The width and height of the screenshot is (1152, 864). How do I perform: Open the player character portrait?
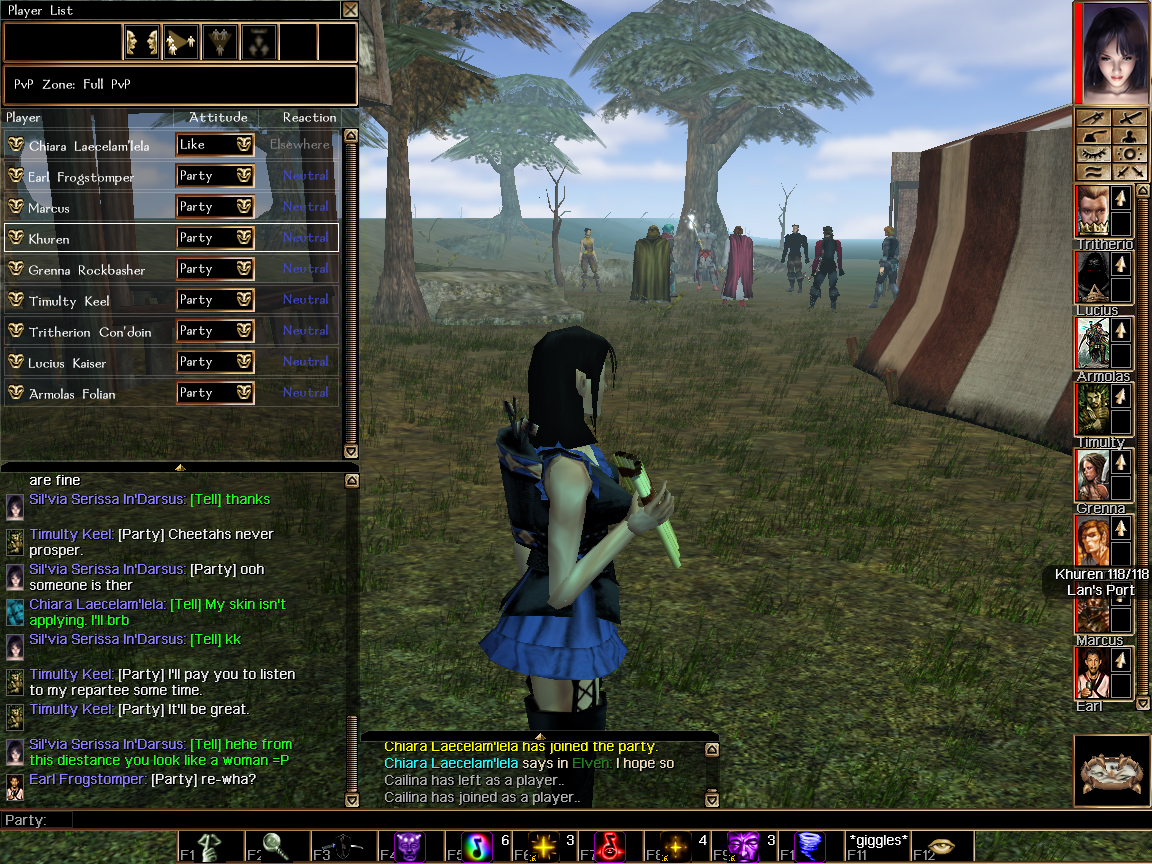(x=1111, y=52)
